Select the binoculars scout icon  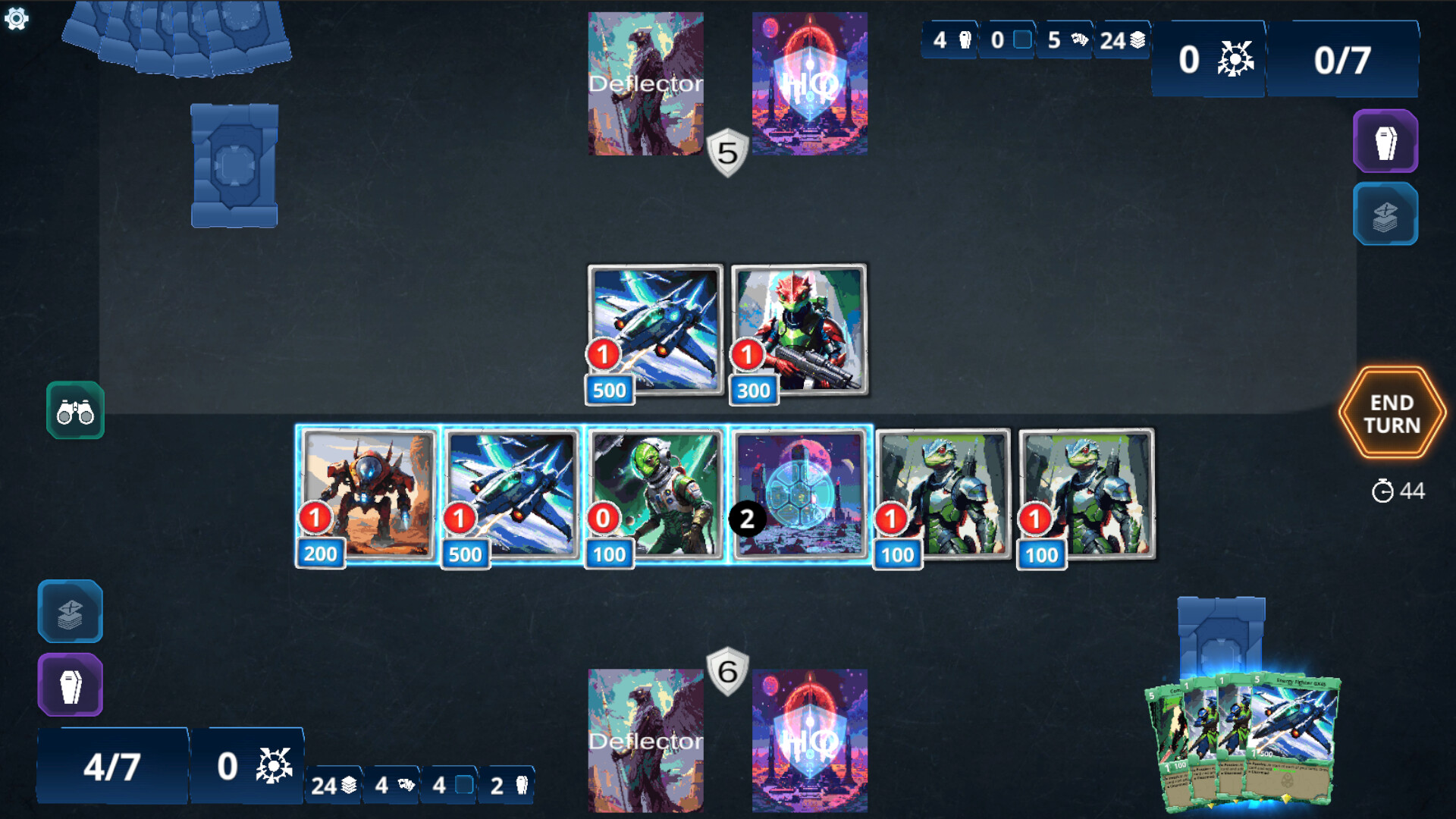pyautogui.click(x=74, y=411)
